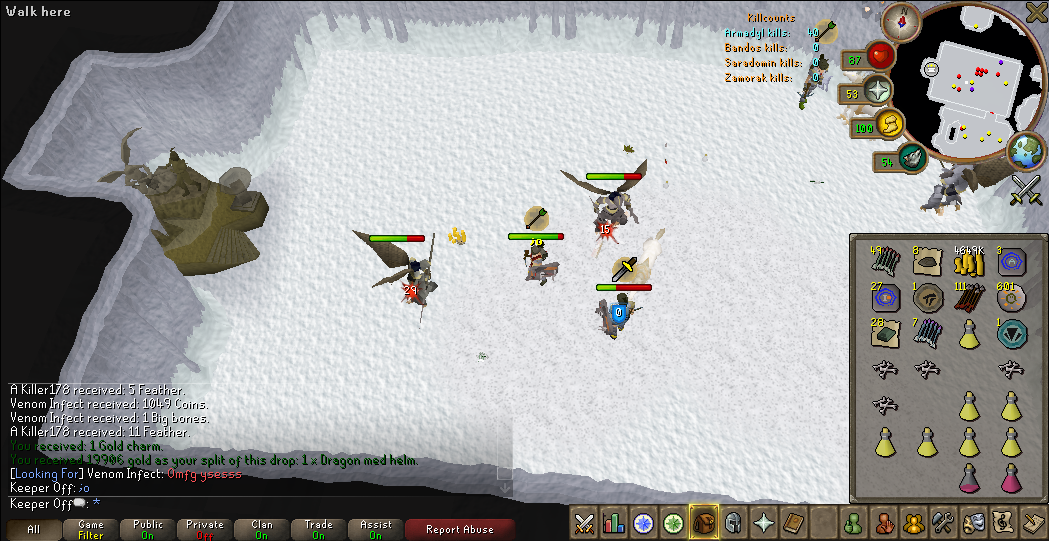Click the compass to face north
Viewport: 1049px width, 541px height.
(905, 19)
